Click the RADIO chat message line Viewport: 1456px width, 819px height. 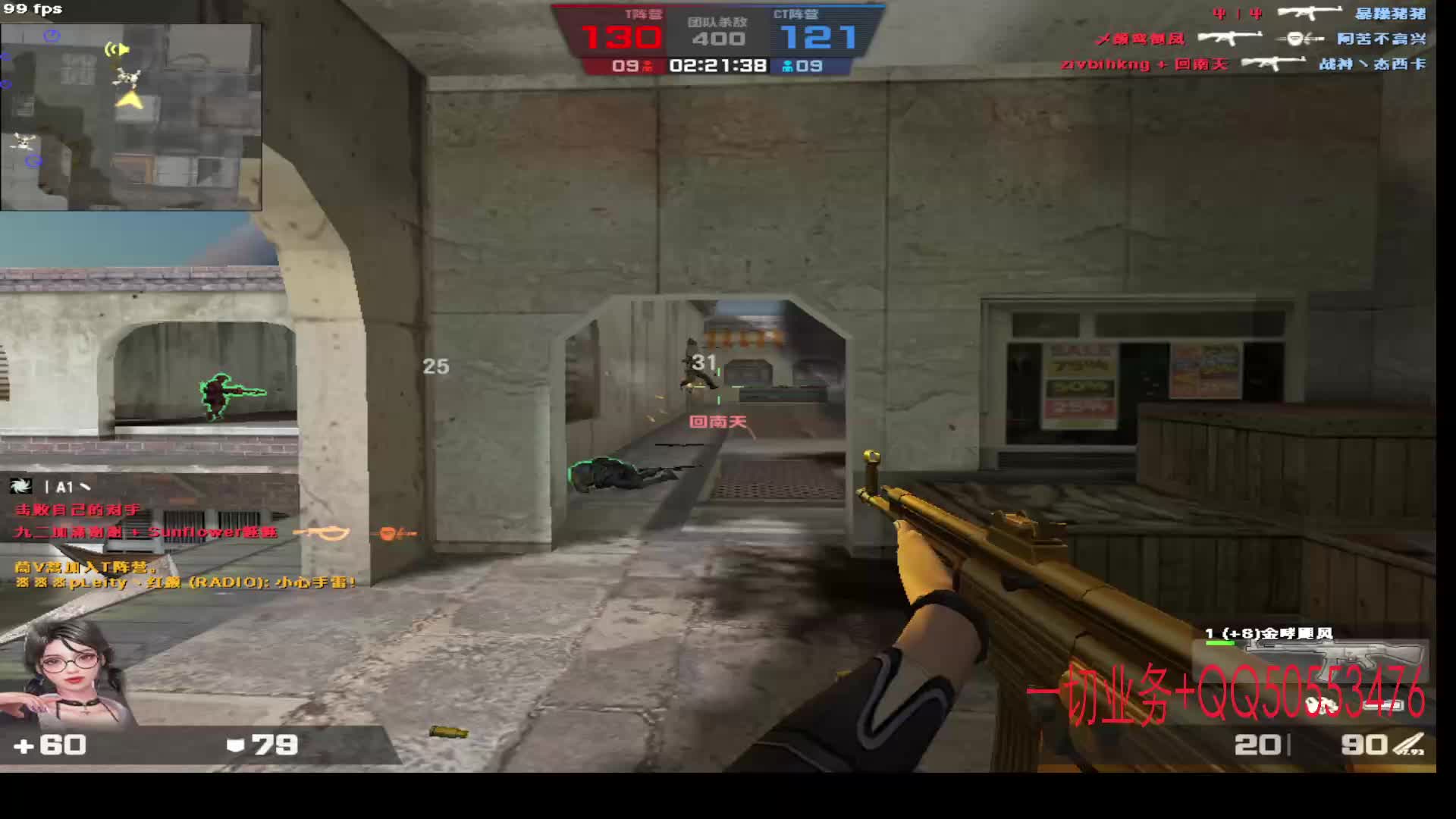[185, 582]
